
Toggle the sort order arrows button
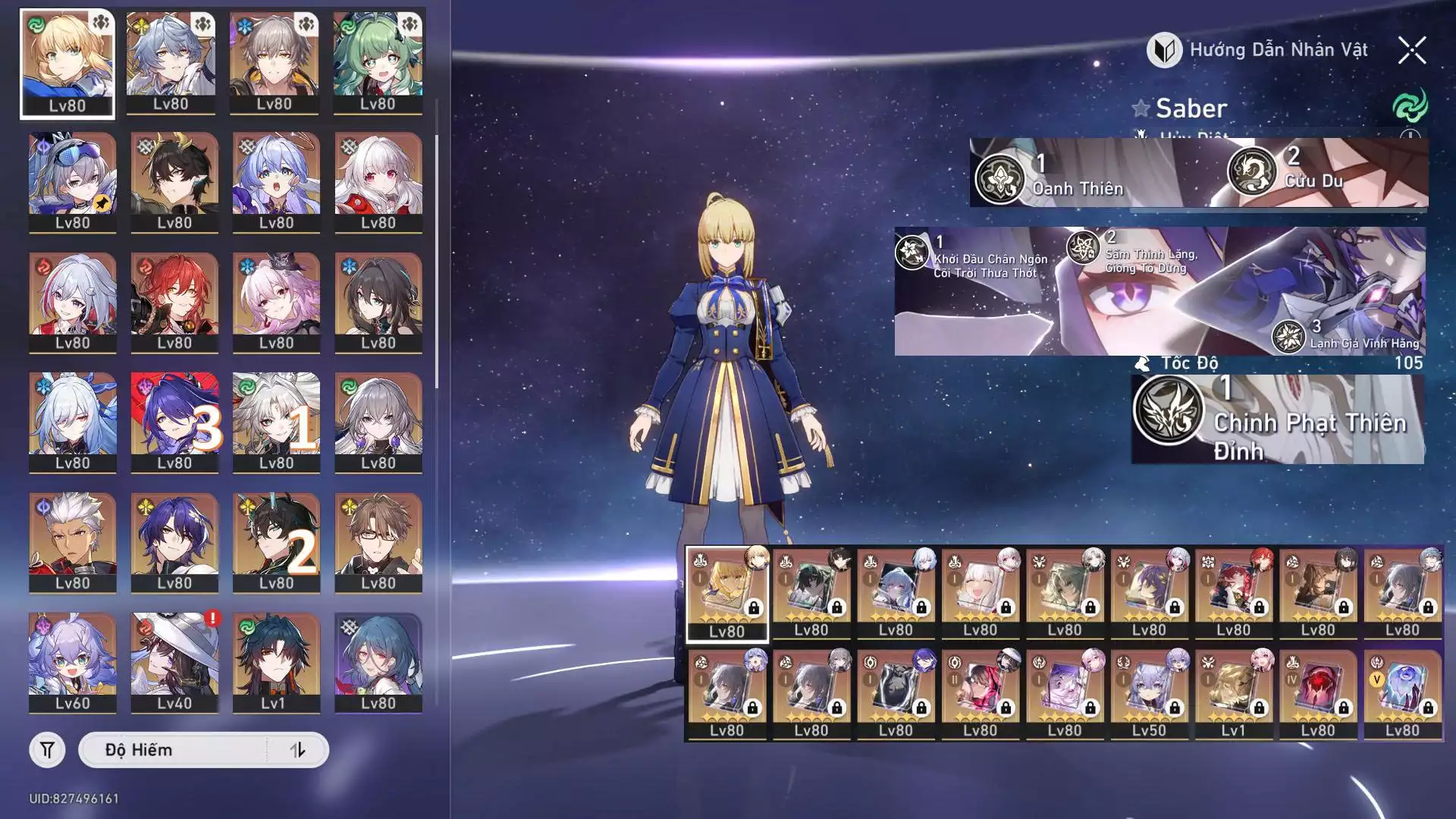click(x=297, y=750)
